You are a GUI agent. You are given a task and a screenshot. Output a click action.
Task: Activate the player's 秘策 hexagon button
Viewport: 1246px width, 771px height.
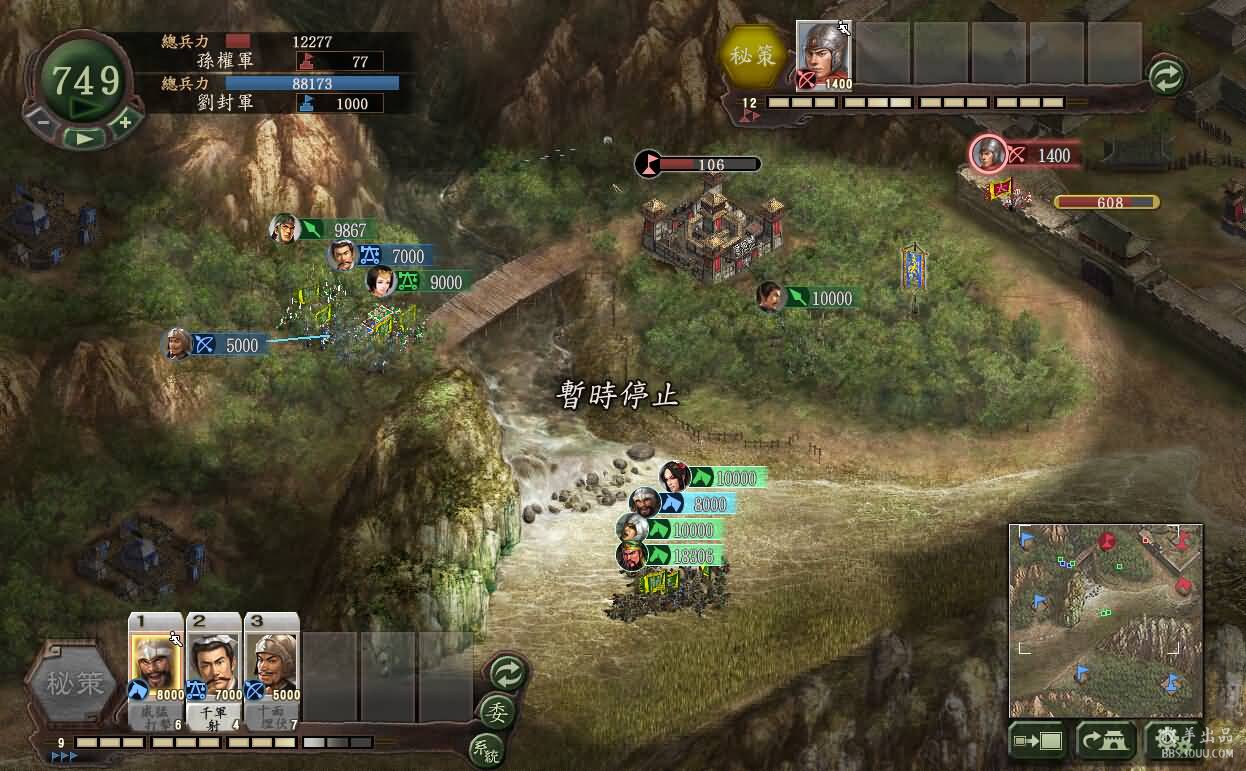[75, 684]
